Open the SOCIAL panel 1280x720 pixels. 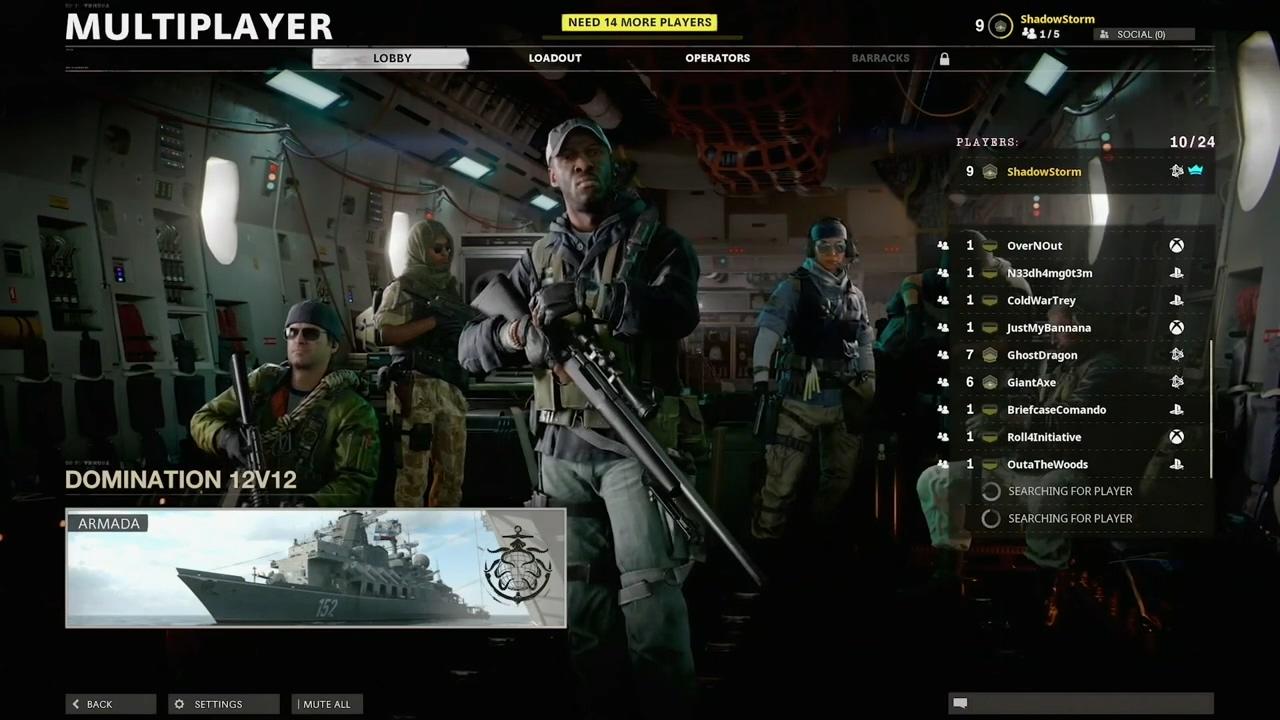coord(1140,34)
